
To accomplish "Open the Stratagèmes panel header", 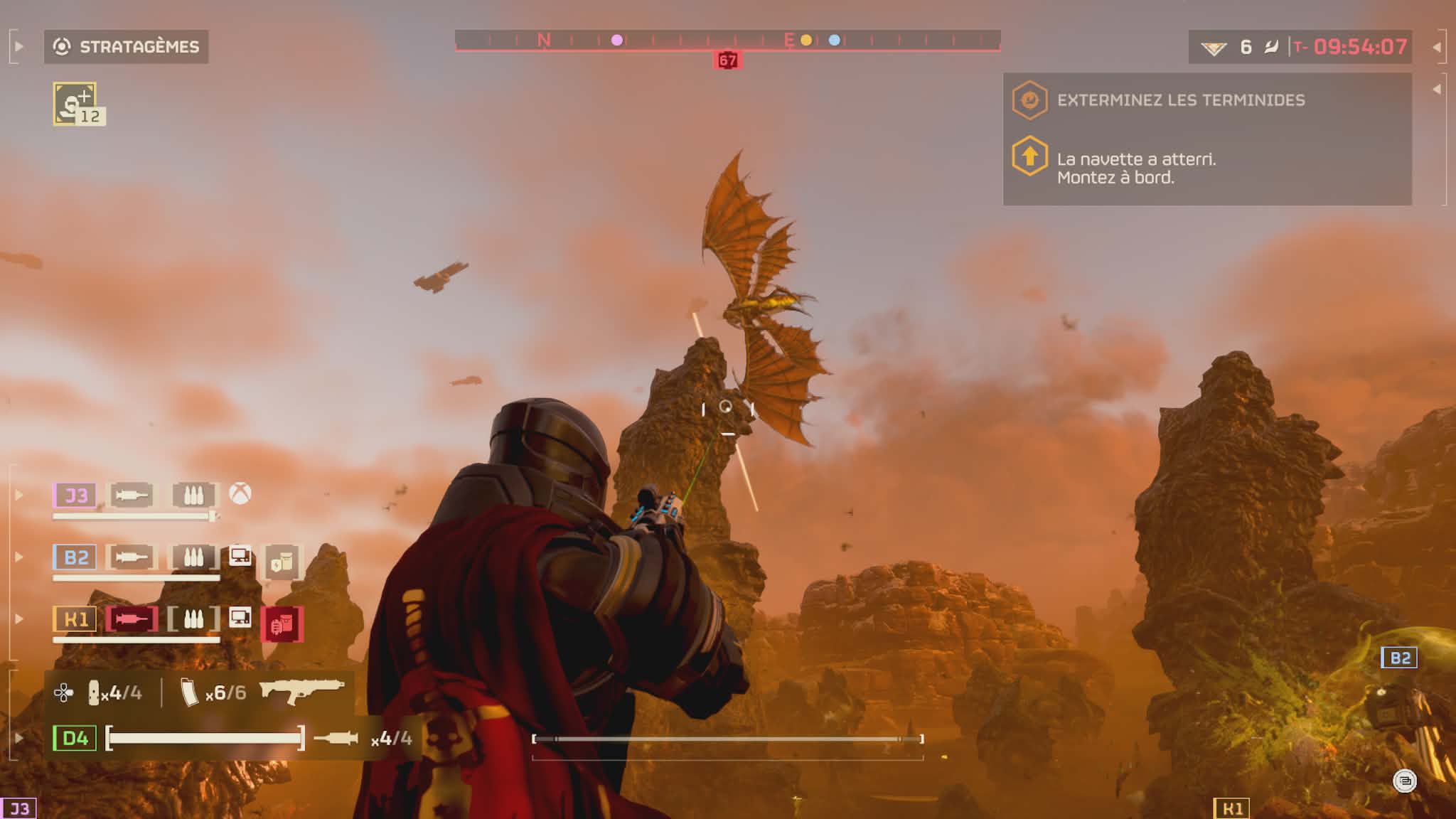I will [127, 47].
